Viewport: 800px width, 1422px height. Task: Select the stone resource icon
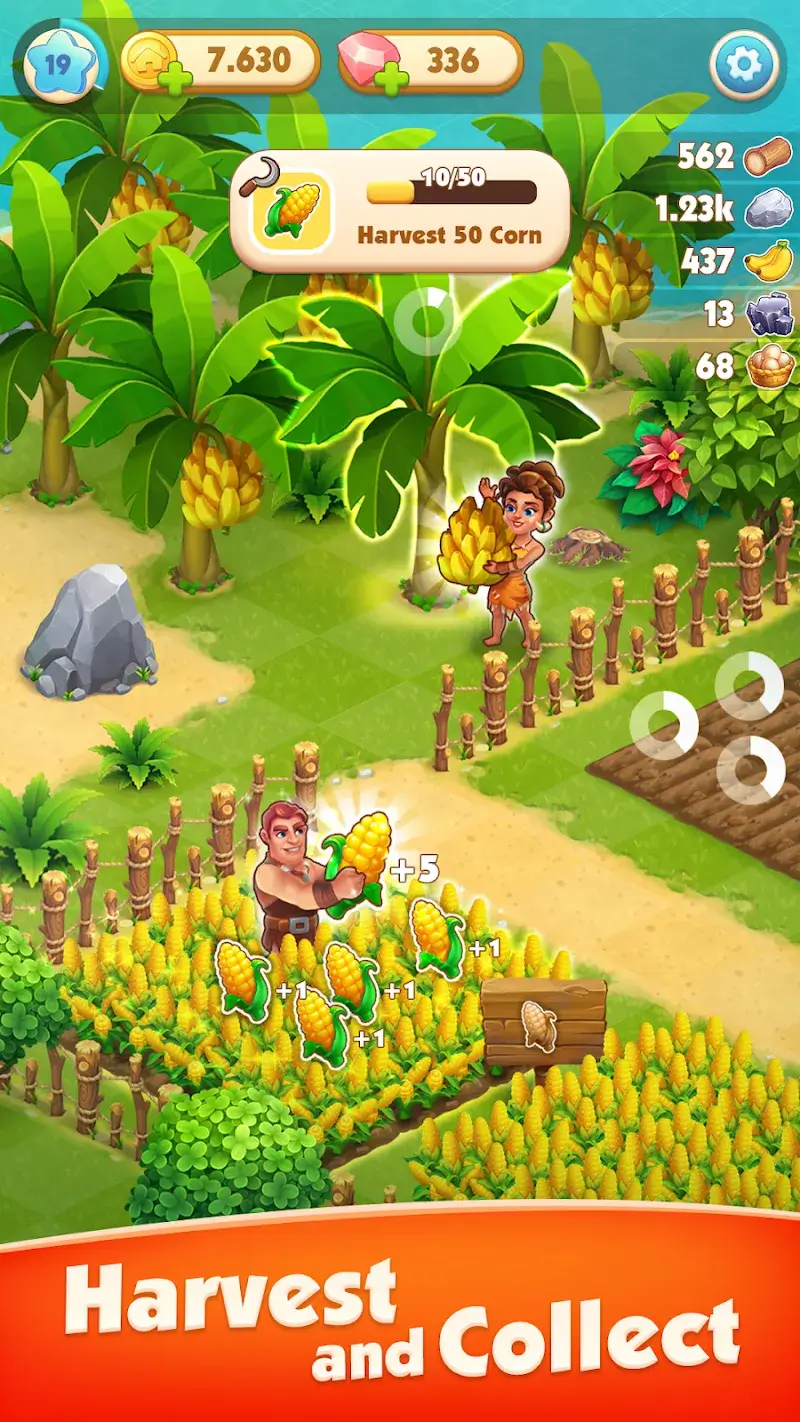click(768, 210)
